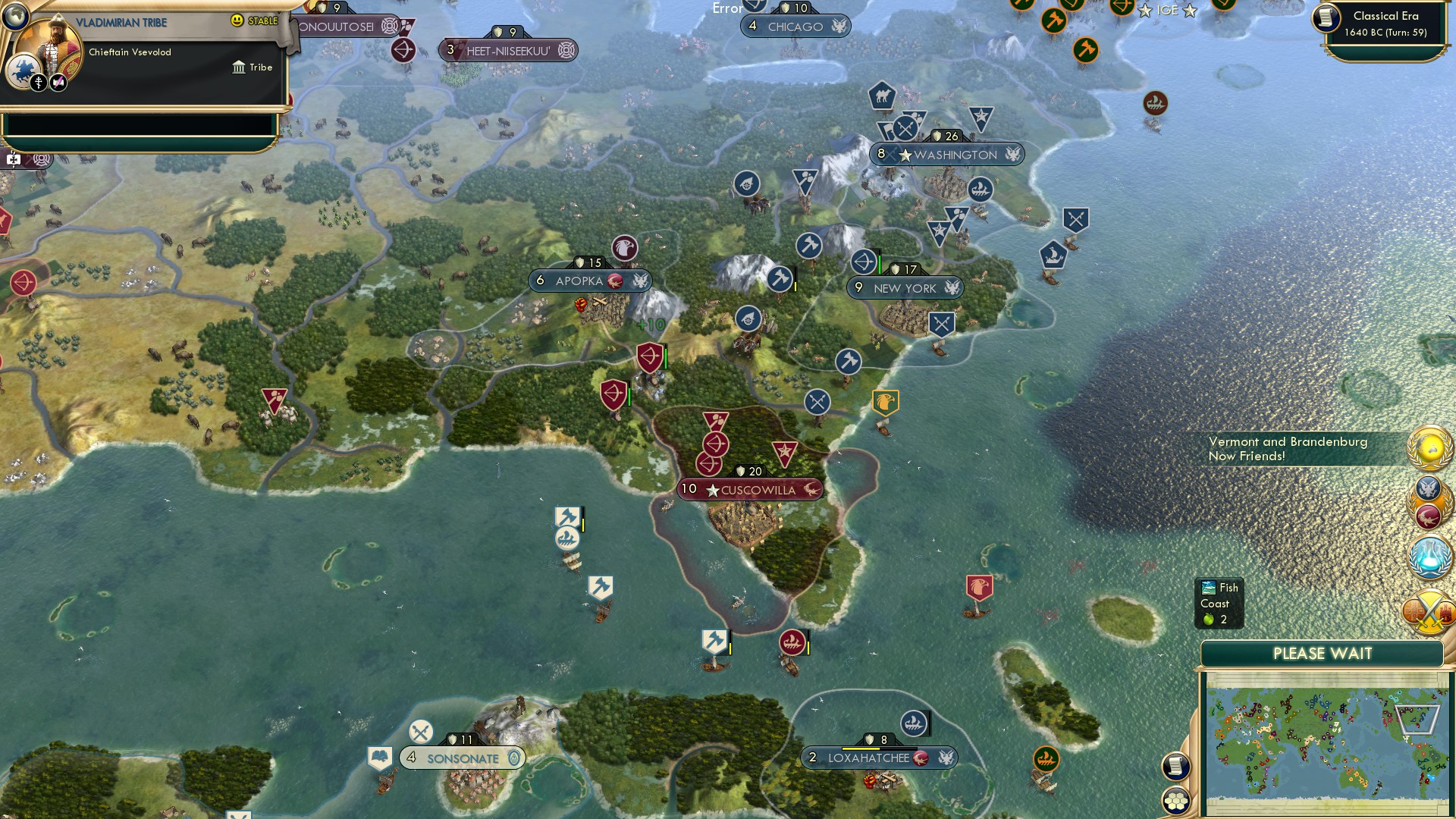Open the Religion overview cross icon

coord(39,83)
